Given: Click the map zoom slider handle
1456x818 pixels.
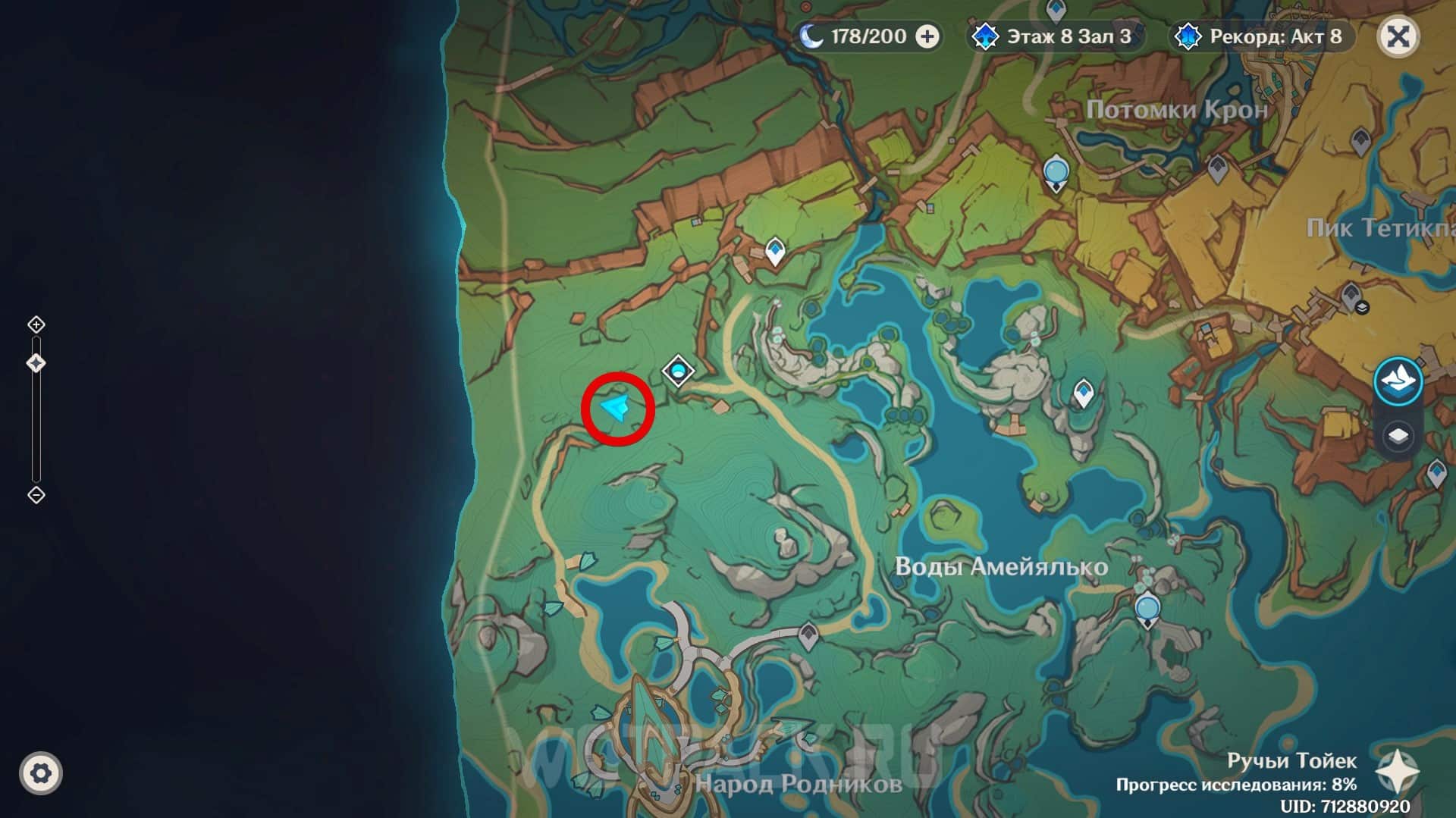Looking at the screenshot, I should click(x=36, y=363).
